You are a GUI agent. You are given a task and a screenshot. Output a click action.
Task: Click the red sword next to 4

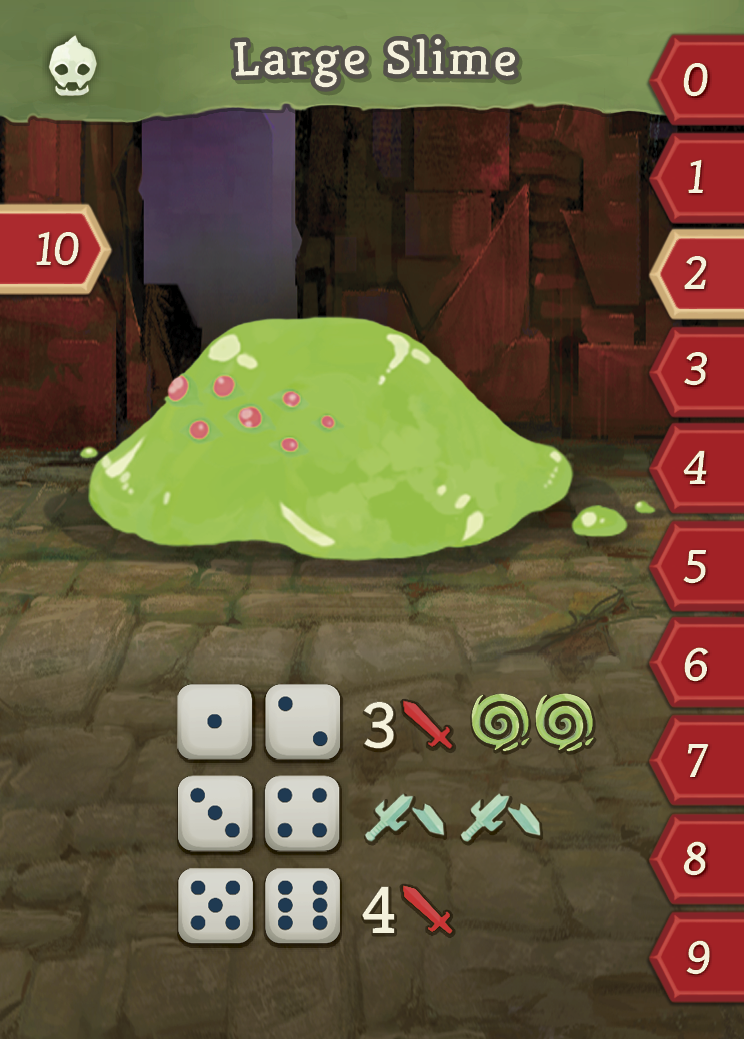[x=428, y=909]
